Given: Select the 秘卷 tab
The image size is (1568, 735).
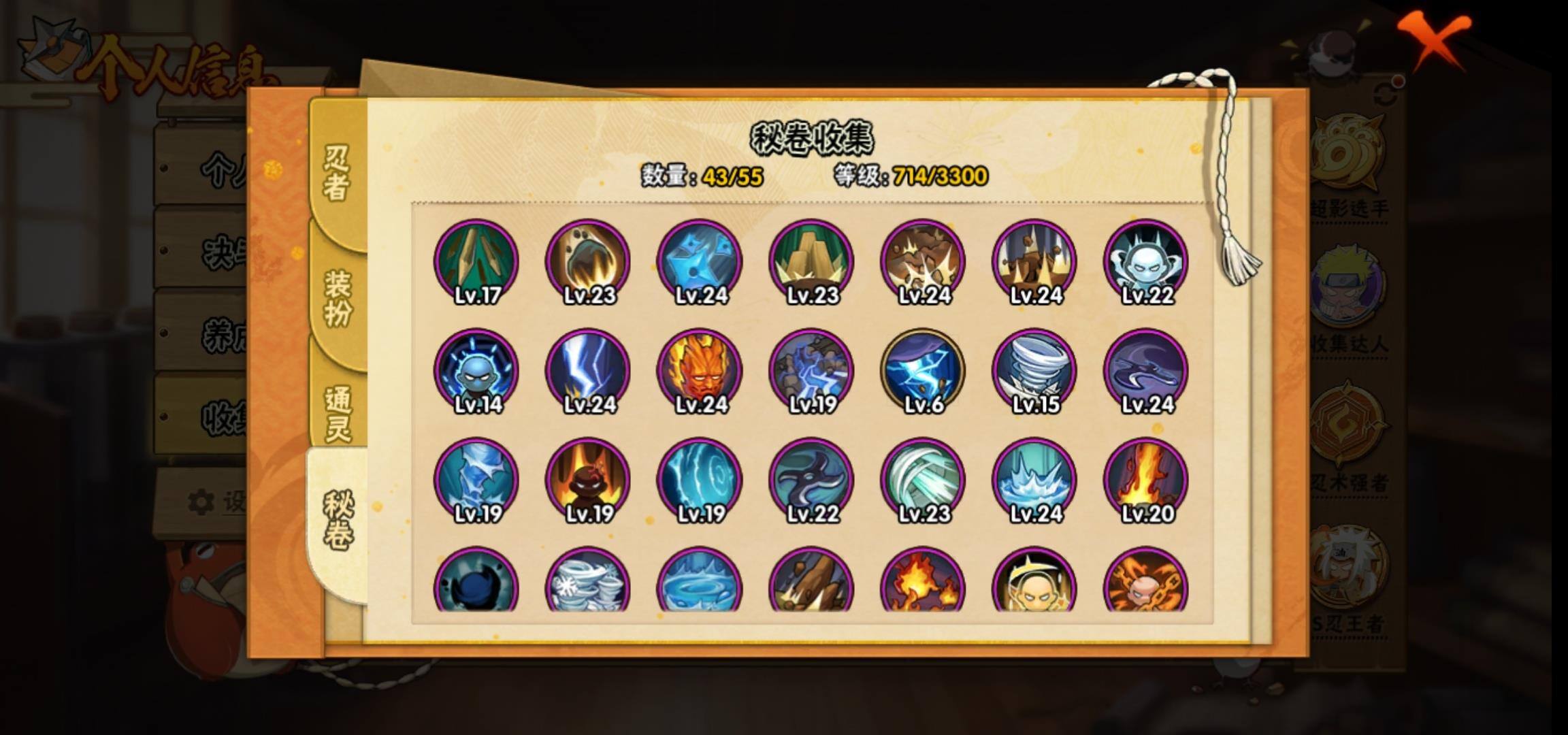Looking at the screenshot, I should click(338, 521).
